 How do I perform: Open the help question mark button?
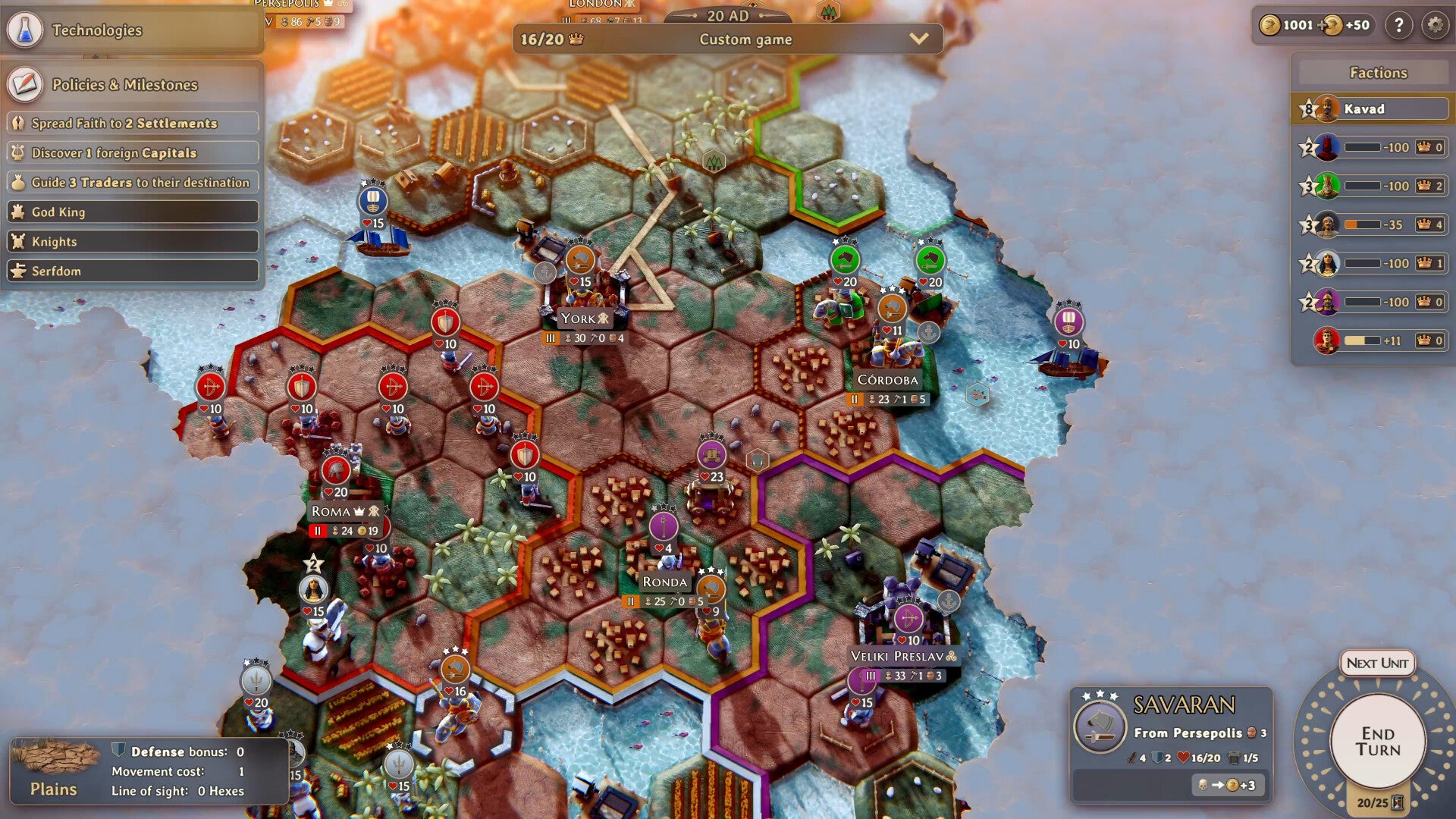click(x=1398, y=25)
